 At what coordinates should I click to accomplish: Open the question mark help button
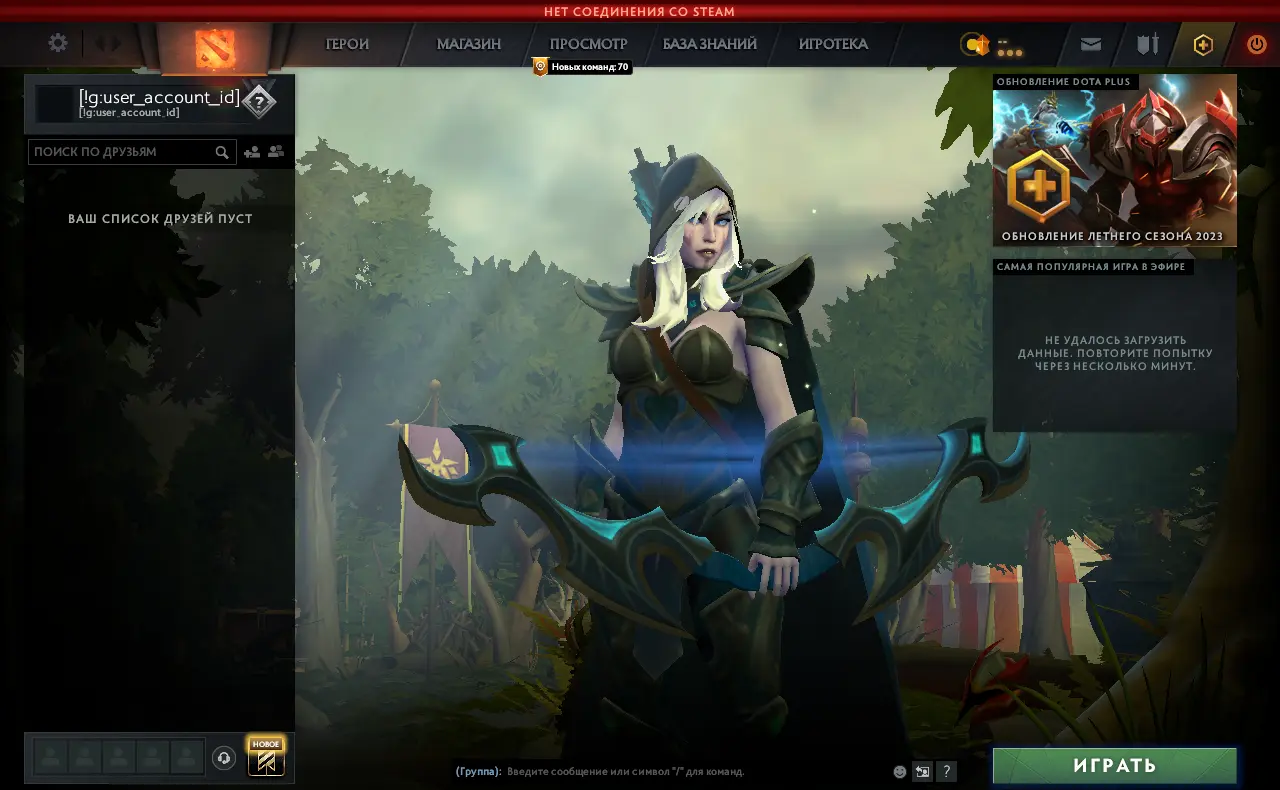(946, 771)
